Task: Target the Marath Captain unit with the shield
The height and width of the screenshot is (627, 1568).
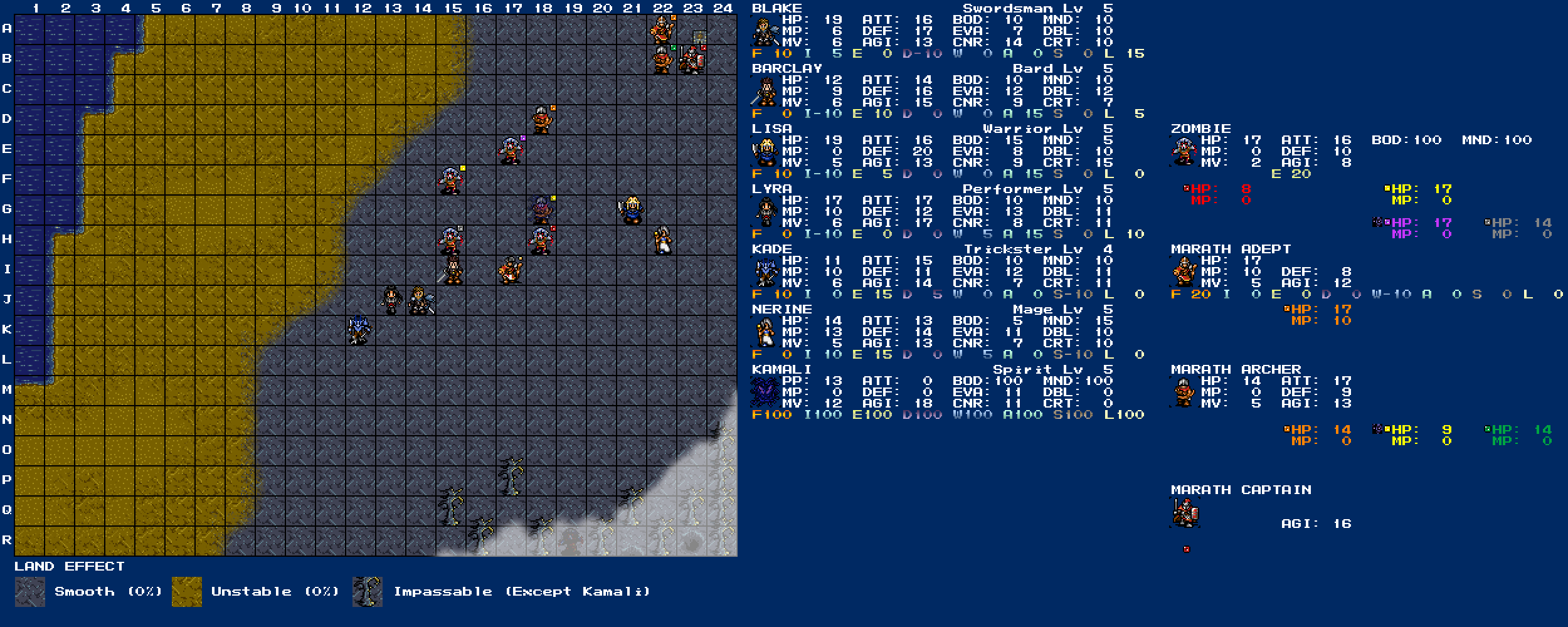Action: tap(692, 60)
